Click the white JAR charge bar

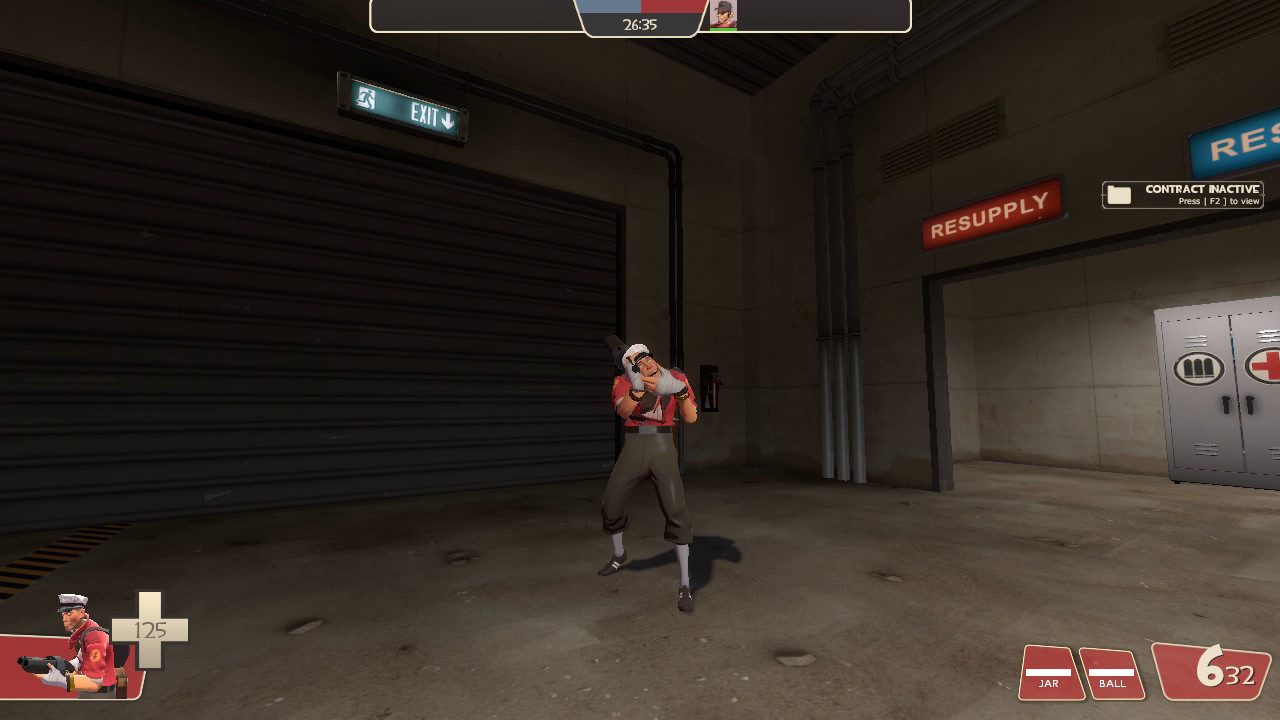tap(1048, 671)
